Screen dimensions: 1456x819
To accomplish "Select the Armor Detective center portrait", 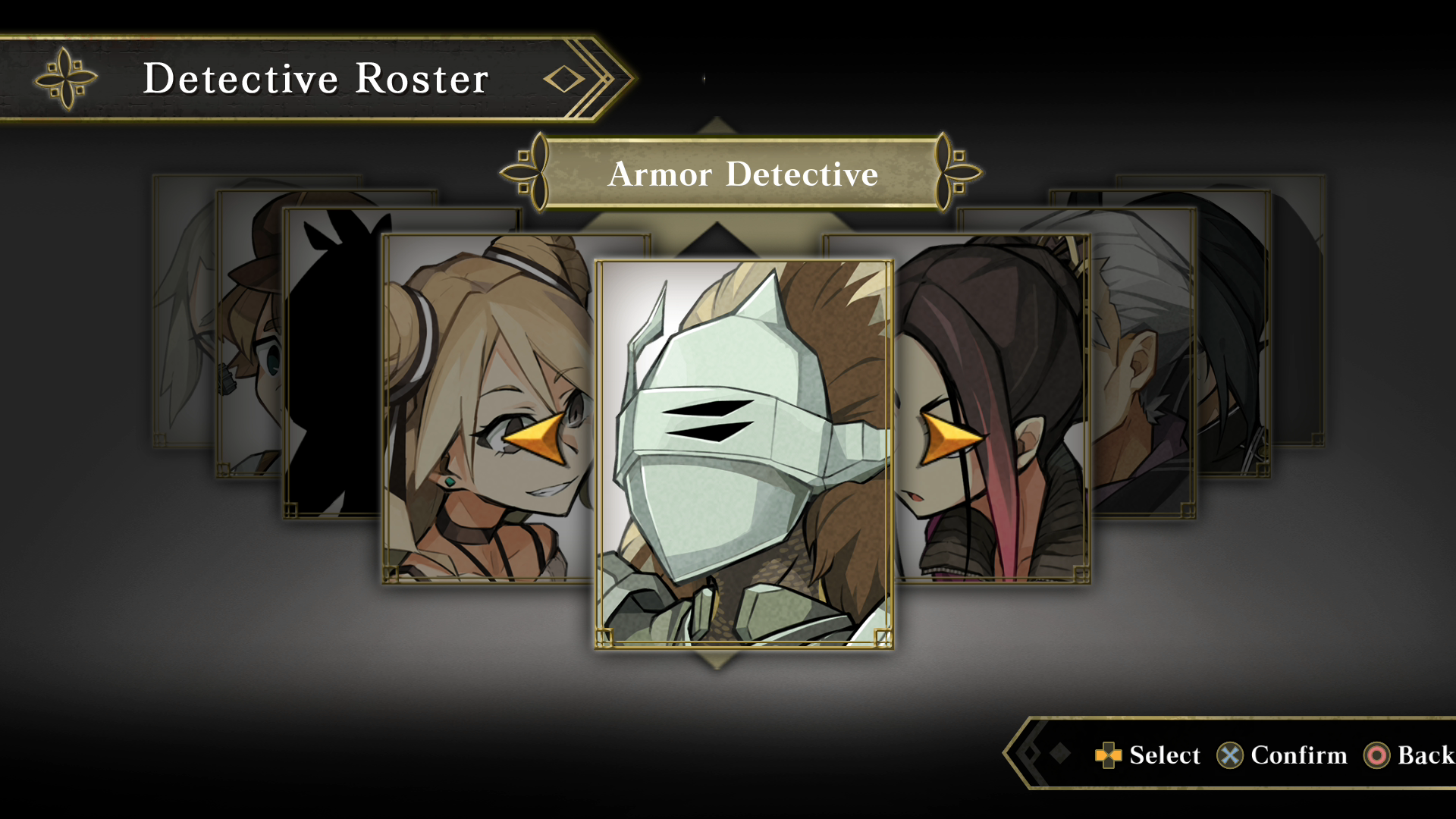I will (x=743, y=455).
